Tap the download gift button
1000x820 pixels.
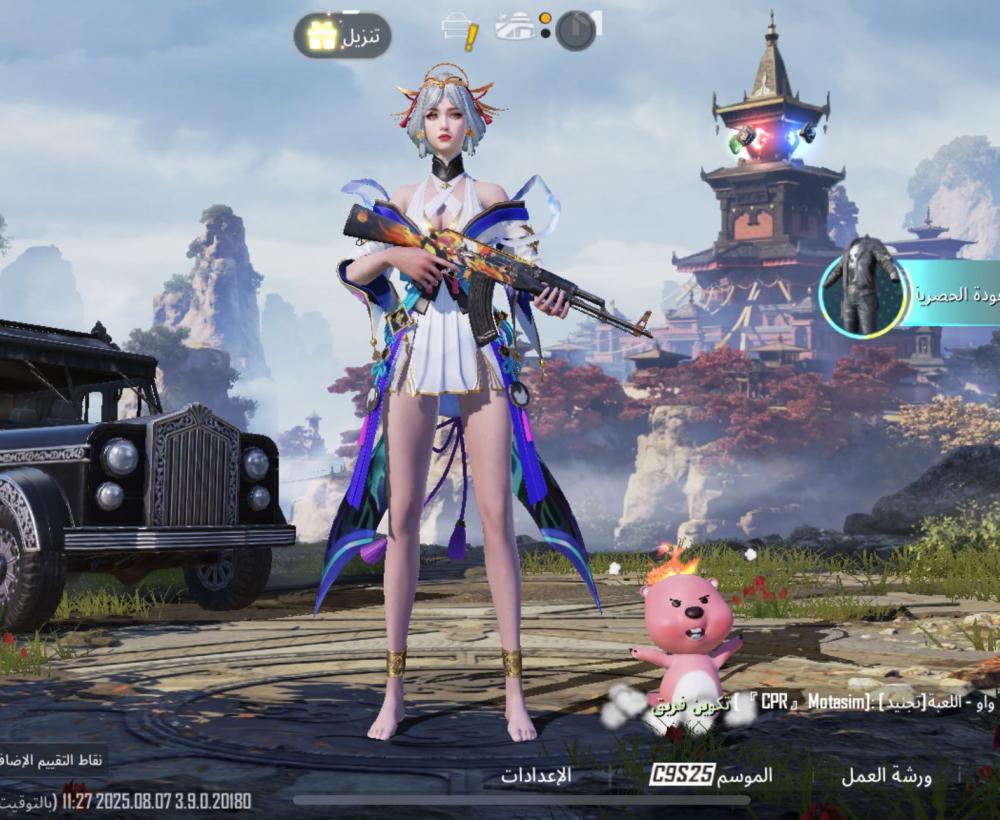pos(342,36)
